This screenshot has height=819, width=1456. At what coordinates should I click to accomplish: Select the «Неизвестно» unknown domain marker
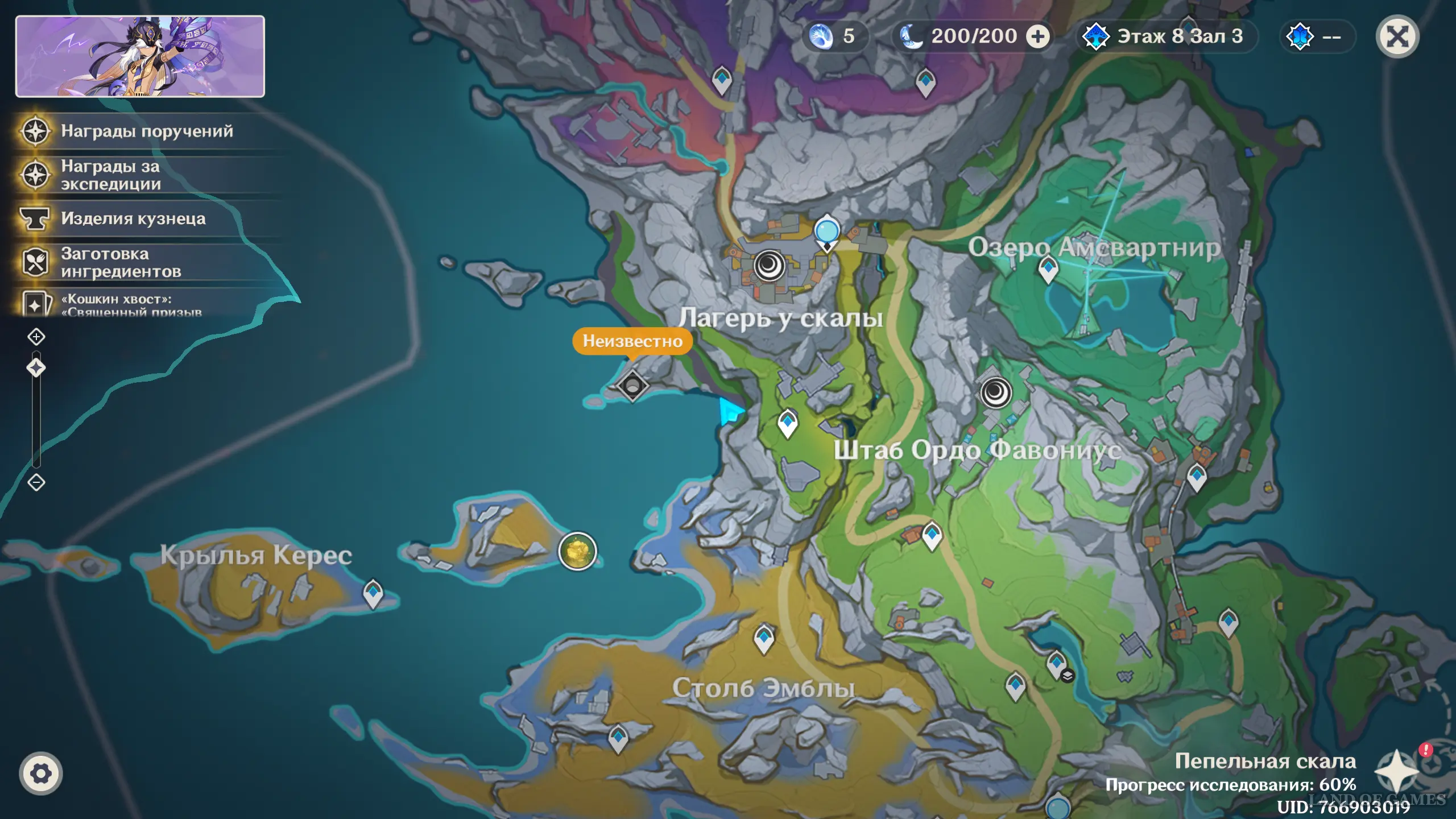coord(632,386)
